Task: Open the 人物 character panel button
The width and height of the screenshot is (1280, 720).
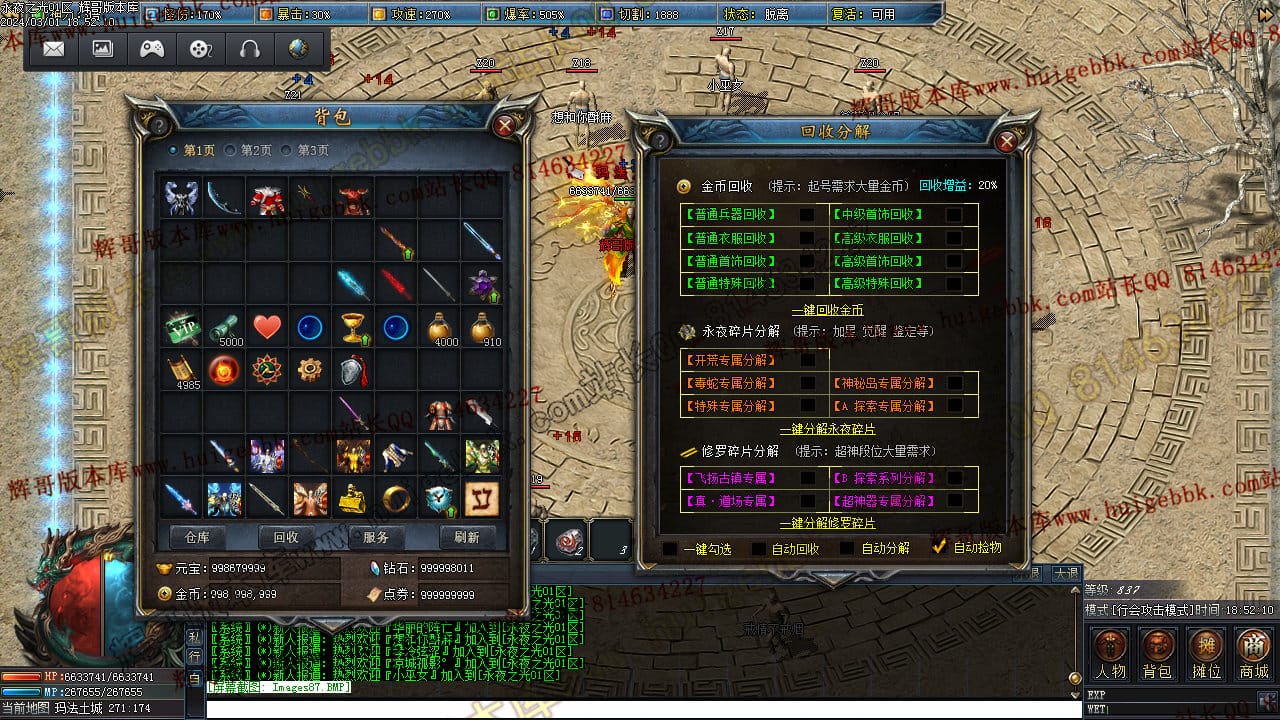Action: point(1109,654)
